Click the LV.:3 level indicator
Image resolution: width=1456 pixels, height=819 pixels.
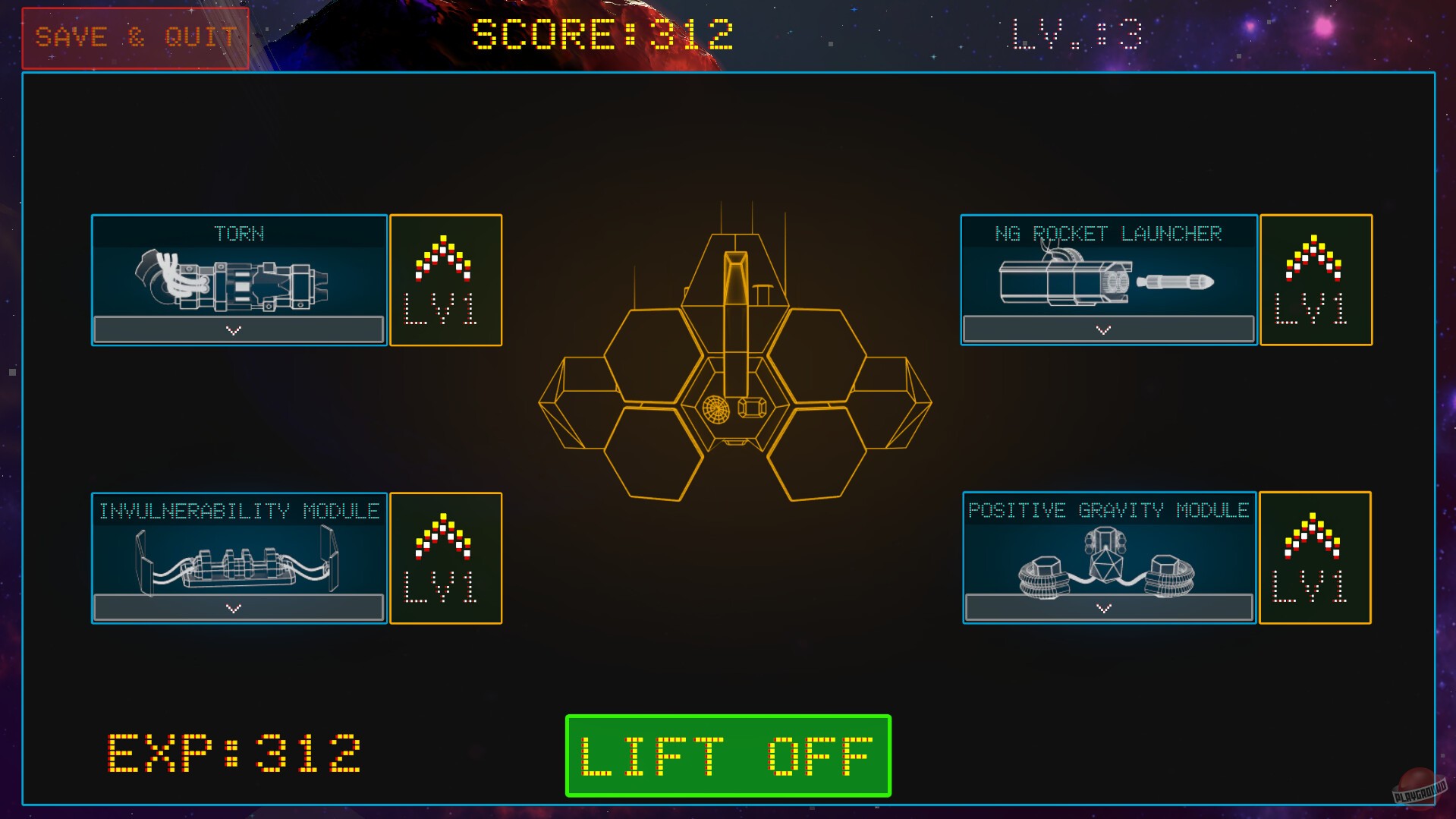(1074, 33)
